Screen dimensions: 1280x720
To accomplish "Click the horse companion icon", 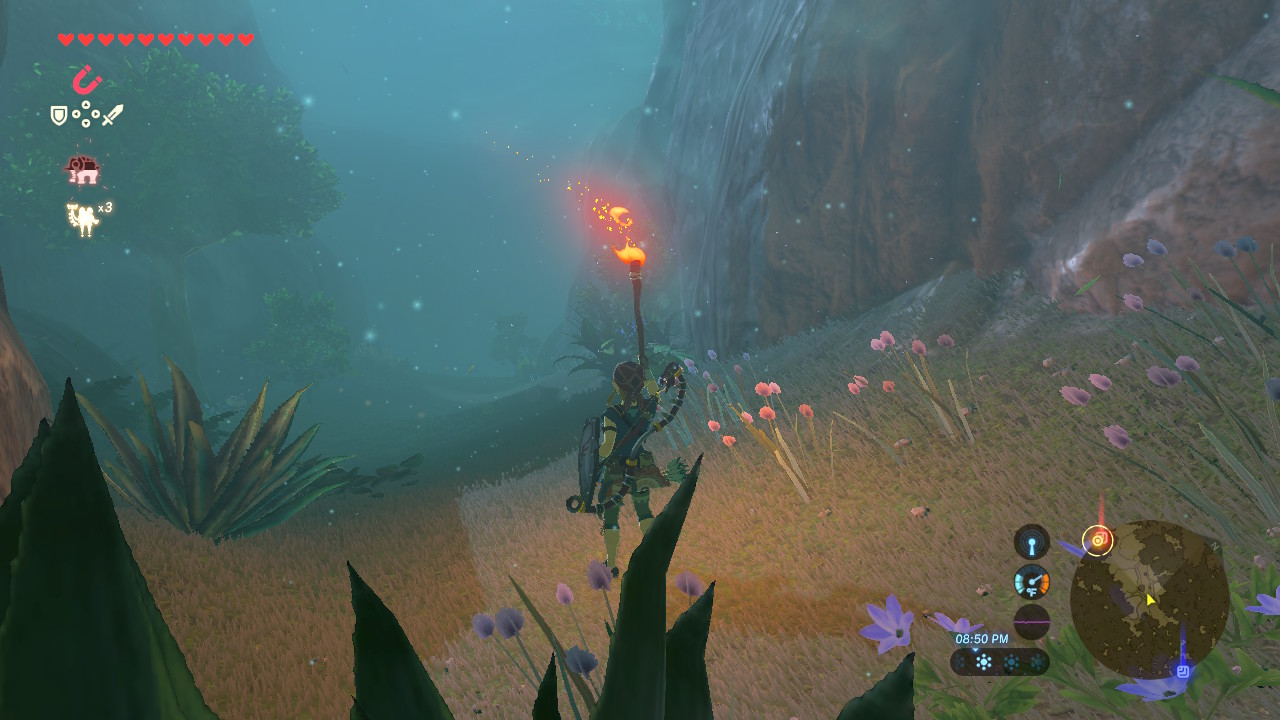I will coord(82,172).
